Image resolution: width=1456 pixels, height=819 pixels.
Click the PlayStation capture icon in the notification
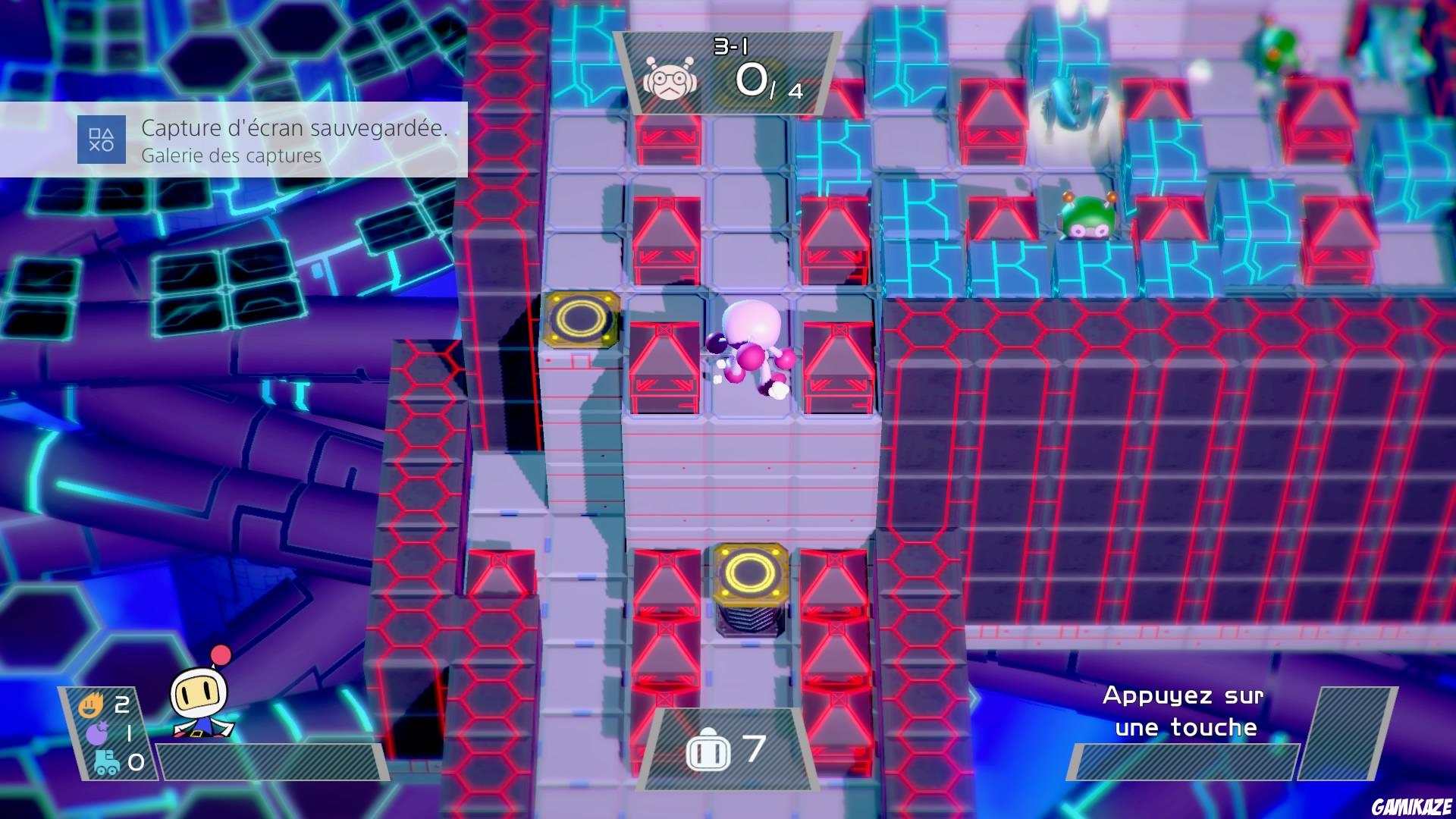102,140
